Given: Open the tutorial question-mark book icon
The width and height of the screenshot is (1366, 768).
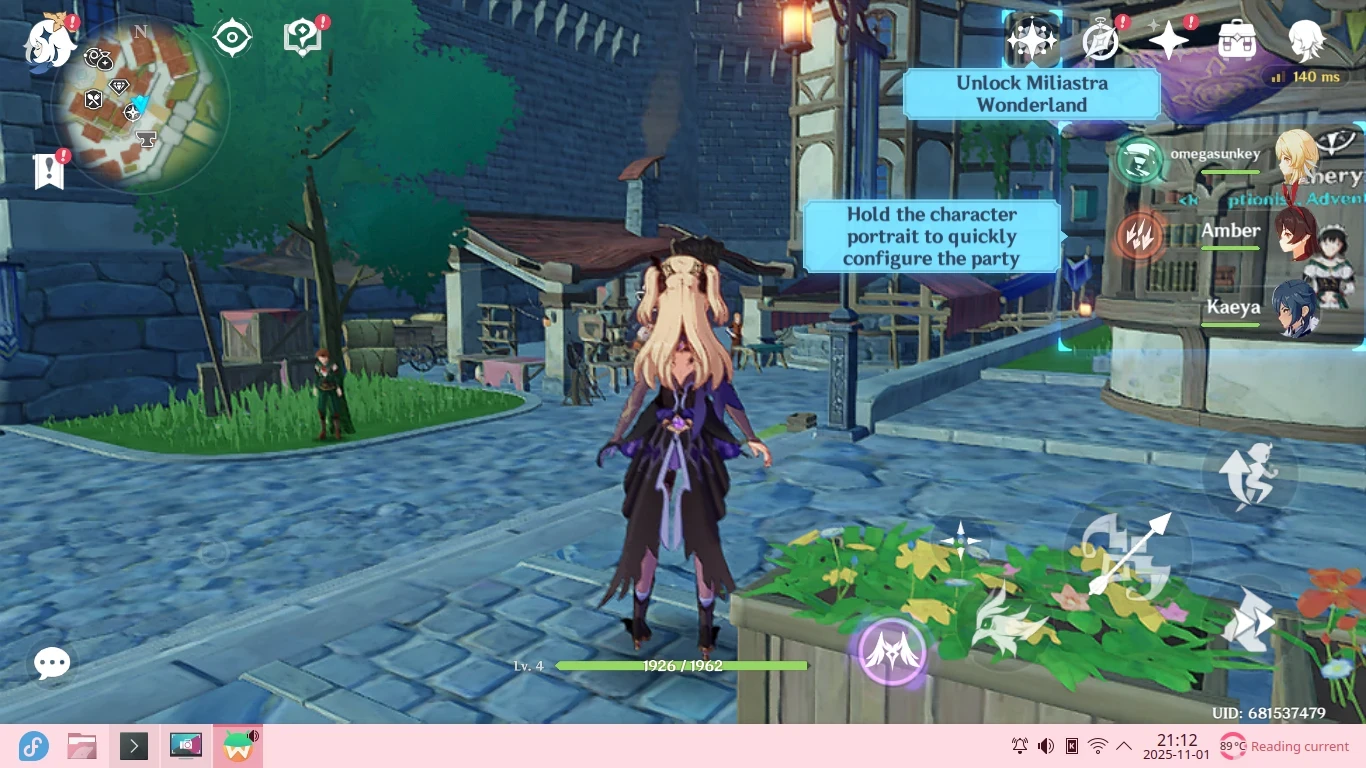Looking at the screenshot, I should (x=303, y=38).
